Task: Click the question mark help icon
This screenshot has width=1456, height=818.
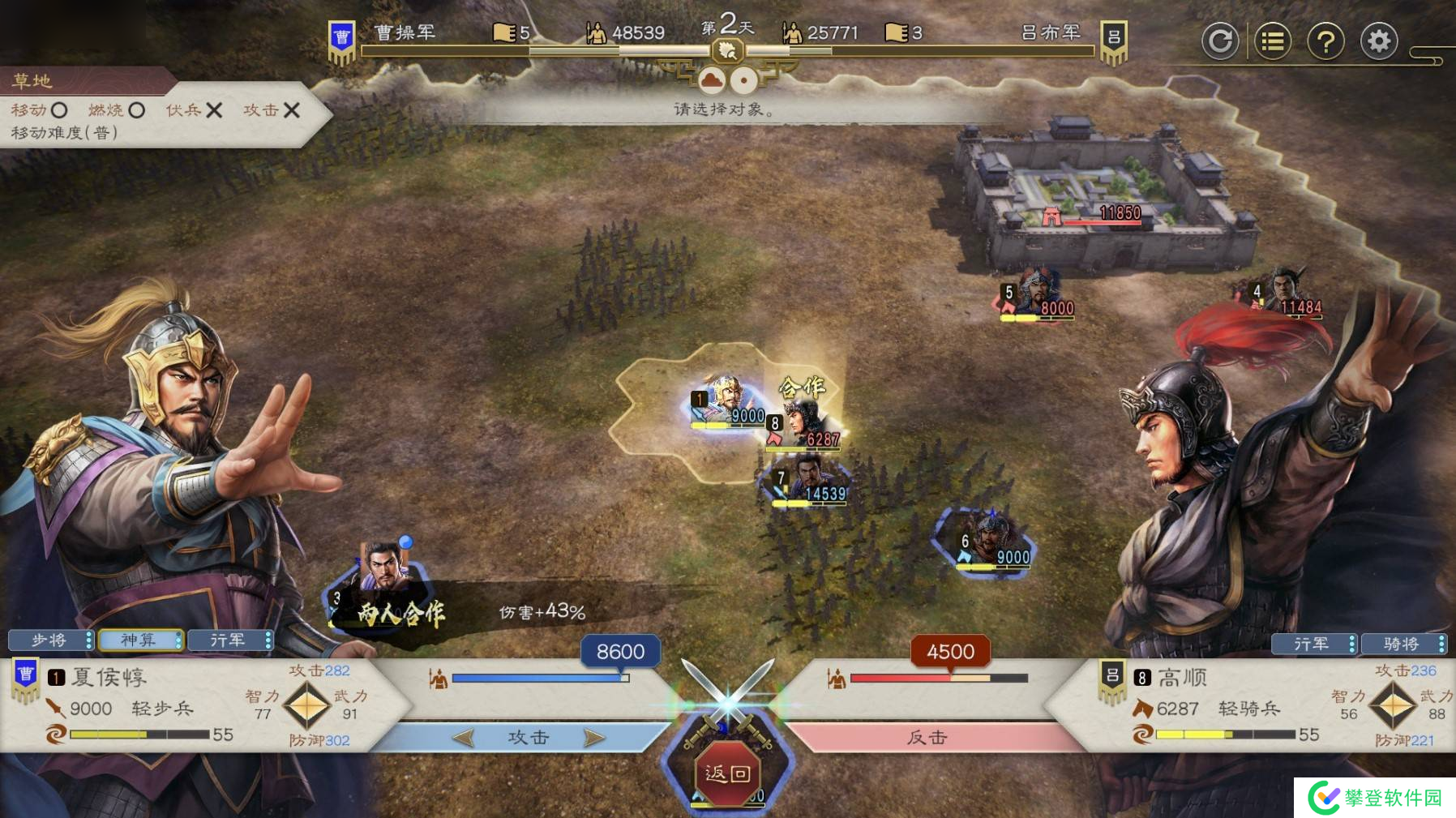Action: [x=1326, y=41]
